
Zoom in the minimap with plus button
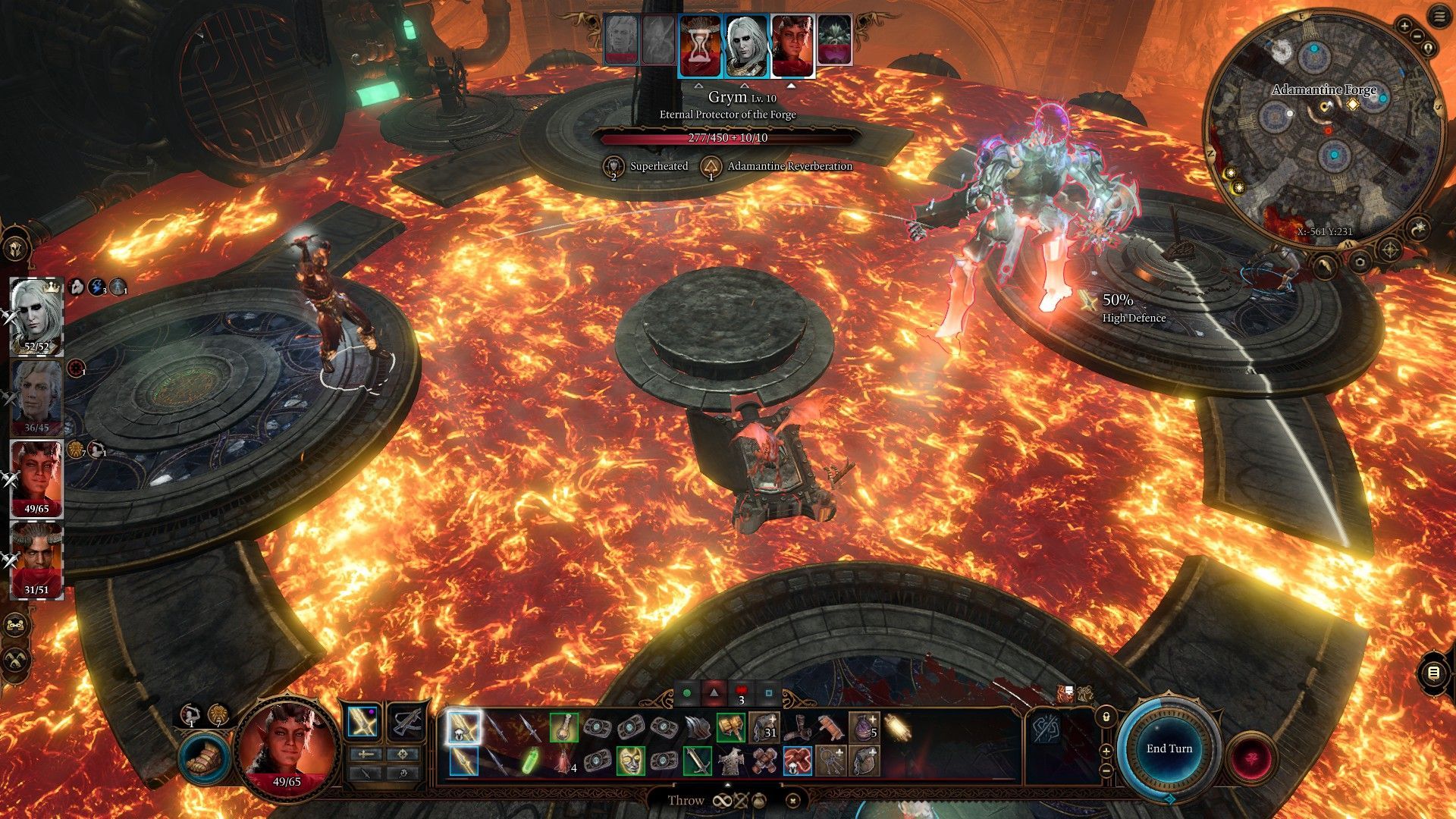(x=1404, y=27)
